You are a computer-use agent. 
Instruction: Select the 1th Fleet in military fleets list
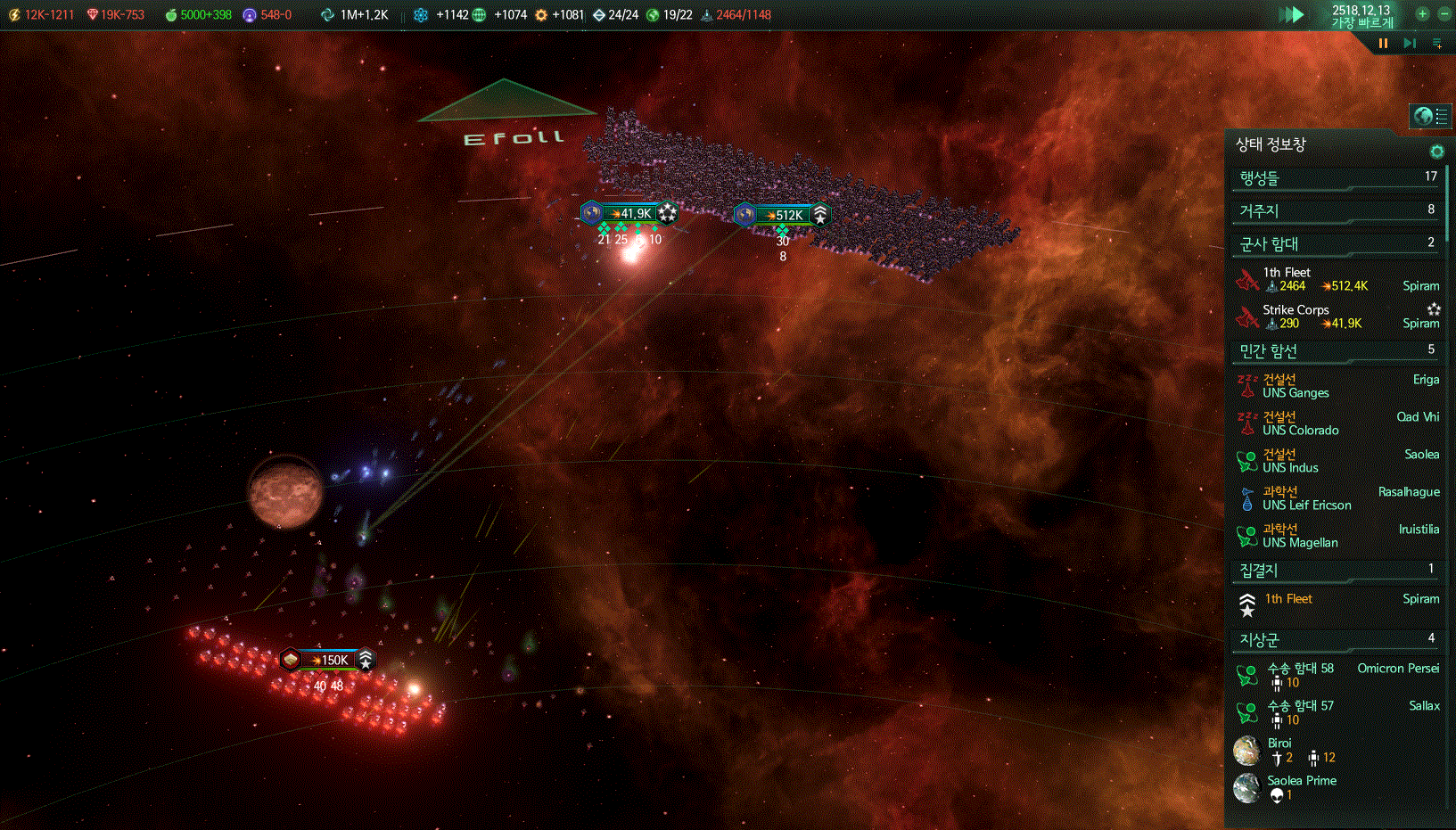[x=1336, y=279]
